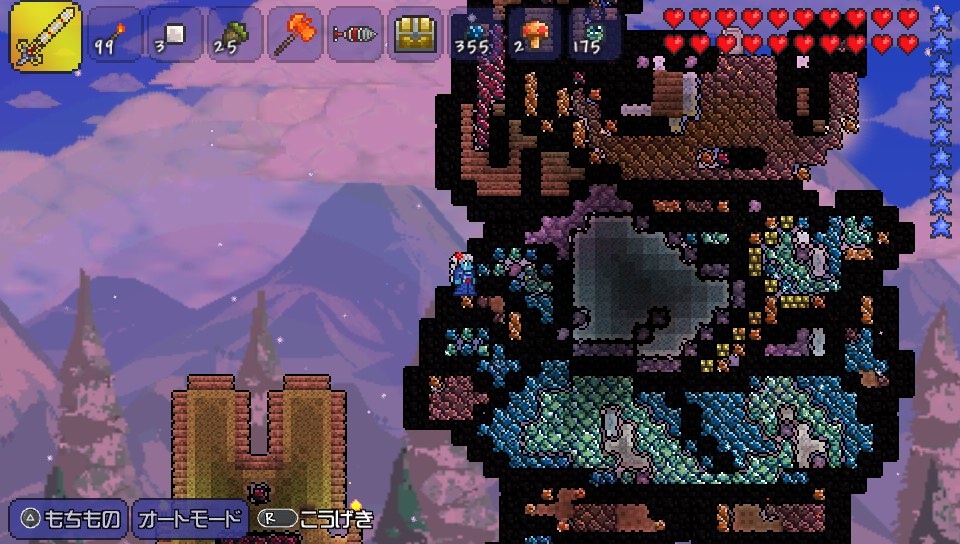Equip the orange hamaxe
The height and width of the screenshot is (544, 960).
[295, 35]
